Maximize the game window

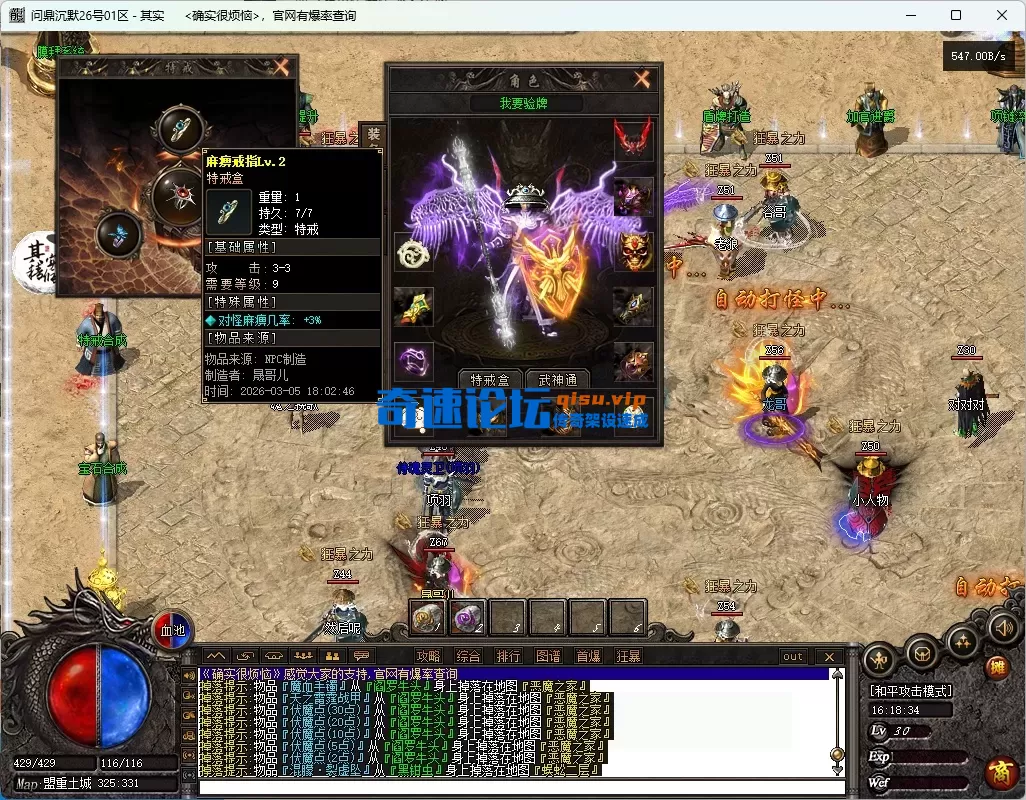tap(955, 15)
